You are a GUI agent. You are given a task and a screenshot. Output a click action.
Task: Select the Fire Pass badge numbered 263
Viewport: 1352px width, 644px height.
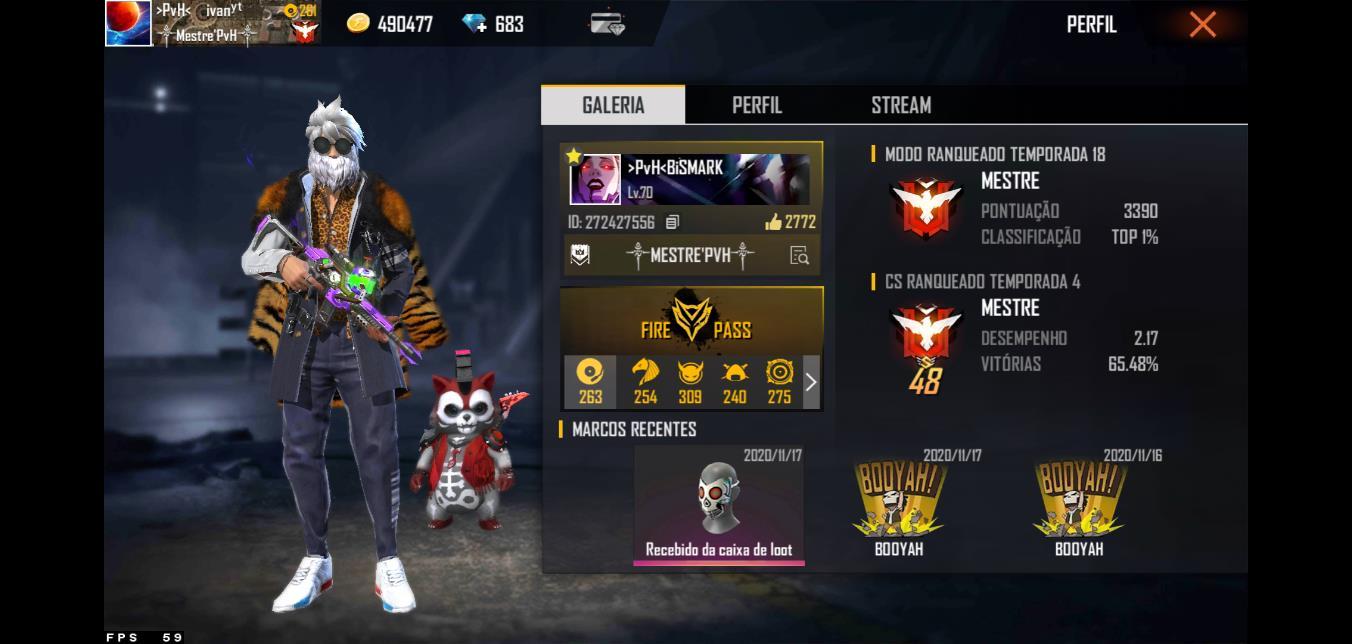(590, 382)
